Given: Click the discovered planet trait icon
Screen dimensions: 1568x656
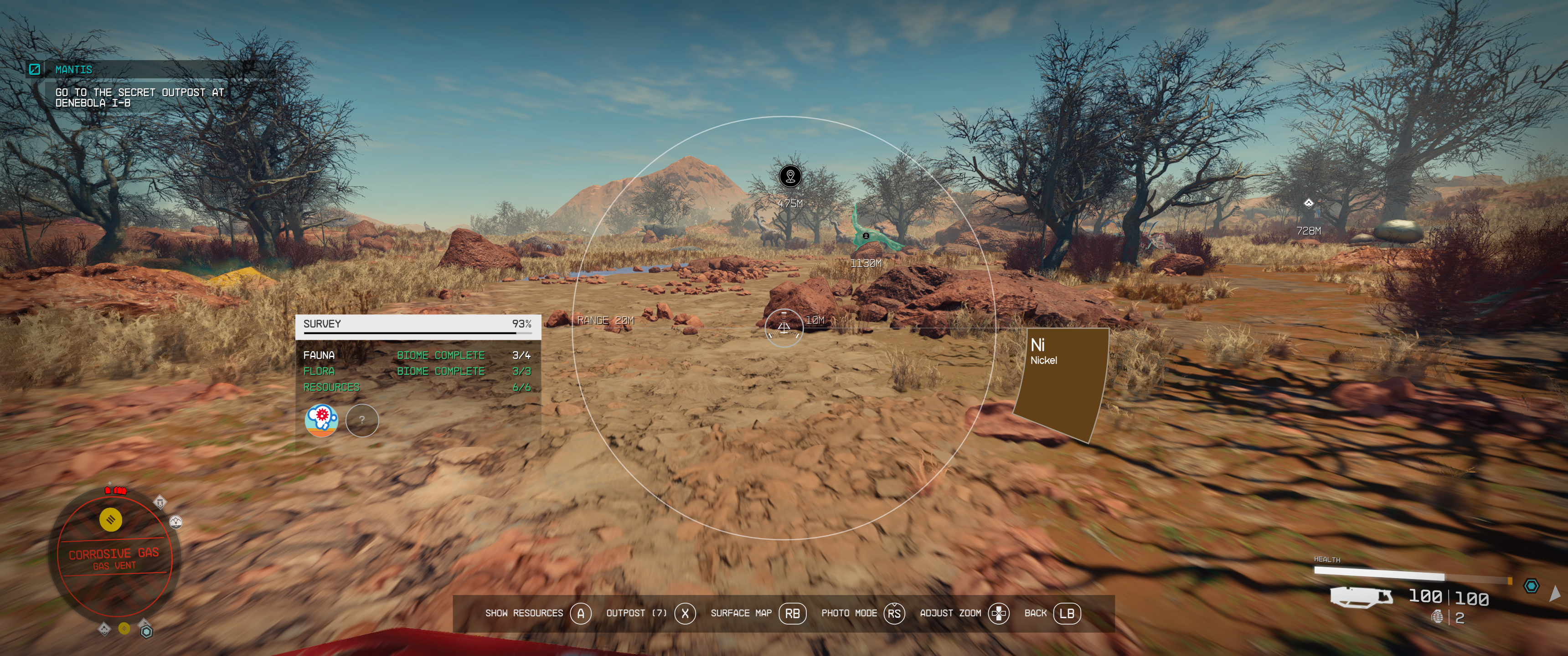Looking at the screenshot, I should 321,420.
